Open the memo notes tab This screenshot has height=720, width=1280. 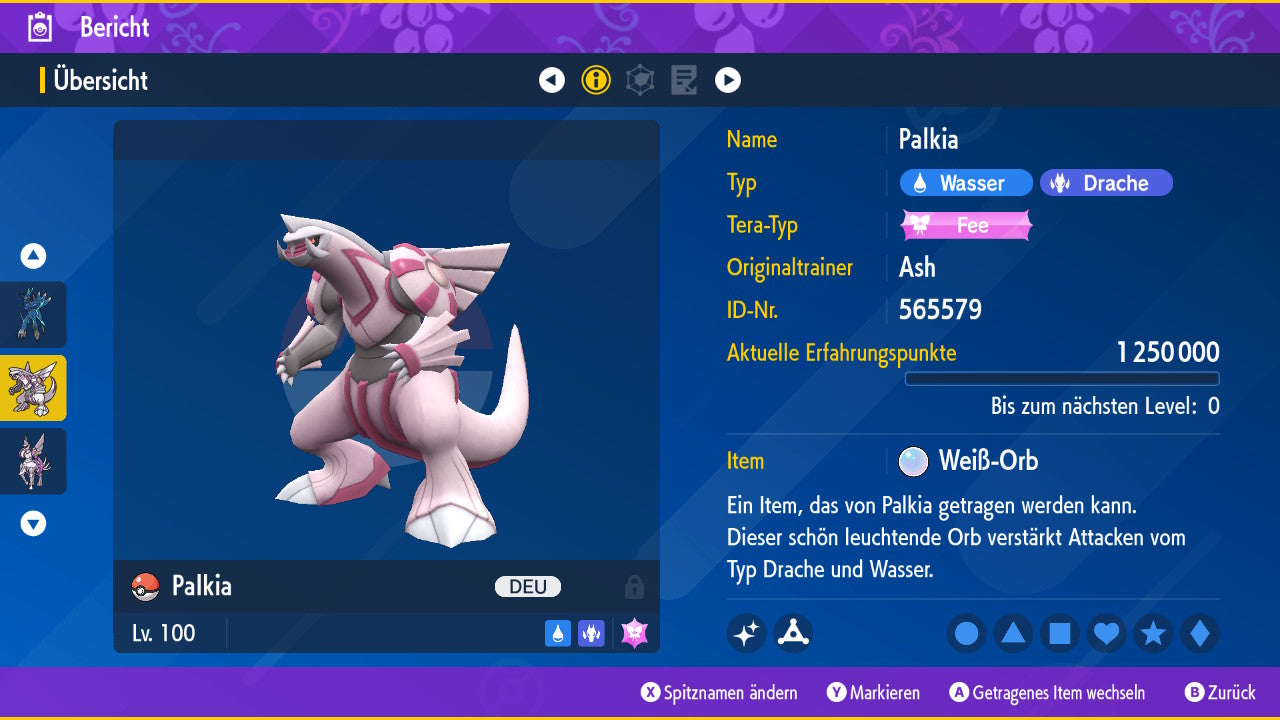pos(684,80)
